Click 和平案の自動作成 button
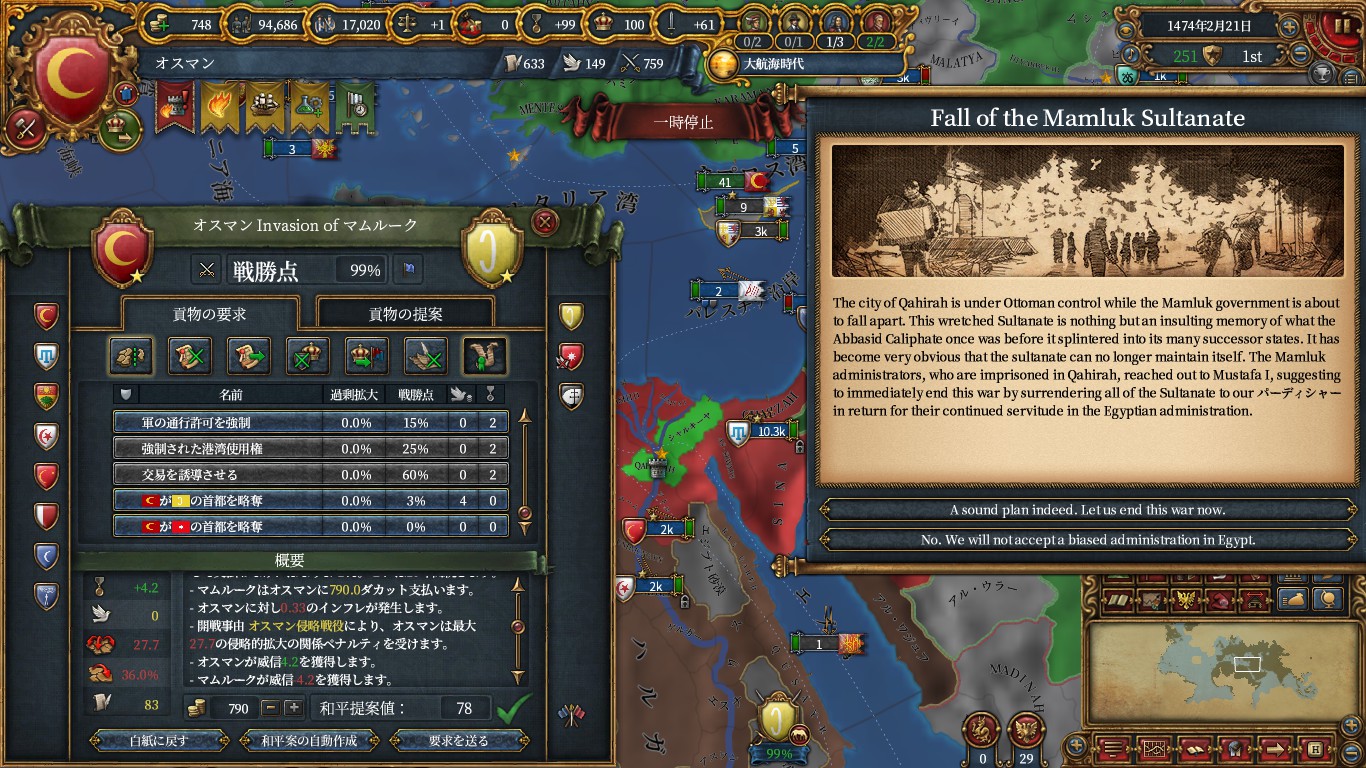The height and width of the screenshot is (768, 1366). [x=309, y=741]
